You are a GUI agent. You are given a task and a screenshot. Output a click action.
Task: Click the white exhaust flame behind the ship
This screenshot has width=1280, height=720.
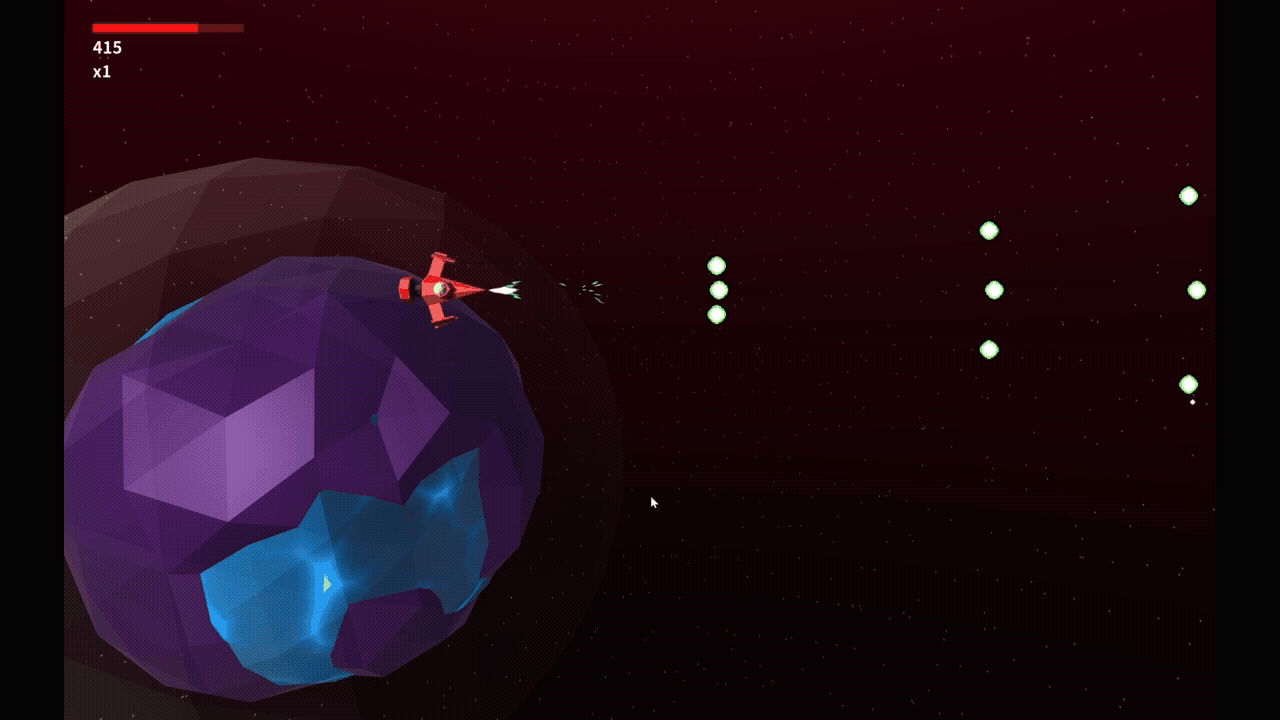[502, 290]
